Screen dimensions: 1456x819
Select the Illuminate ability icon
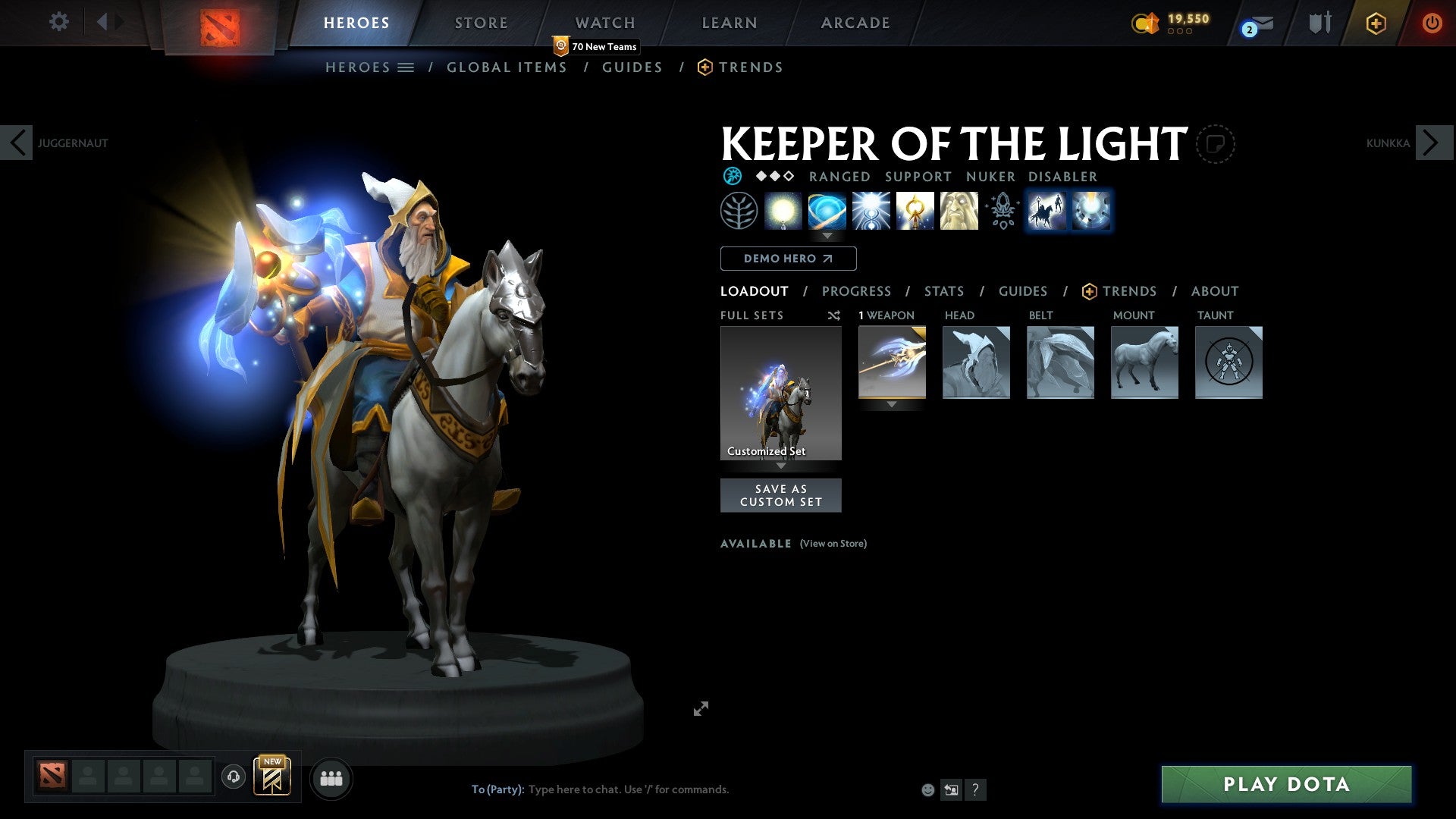pos(784,212)
